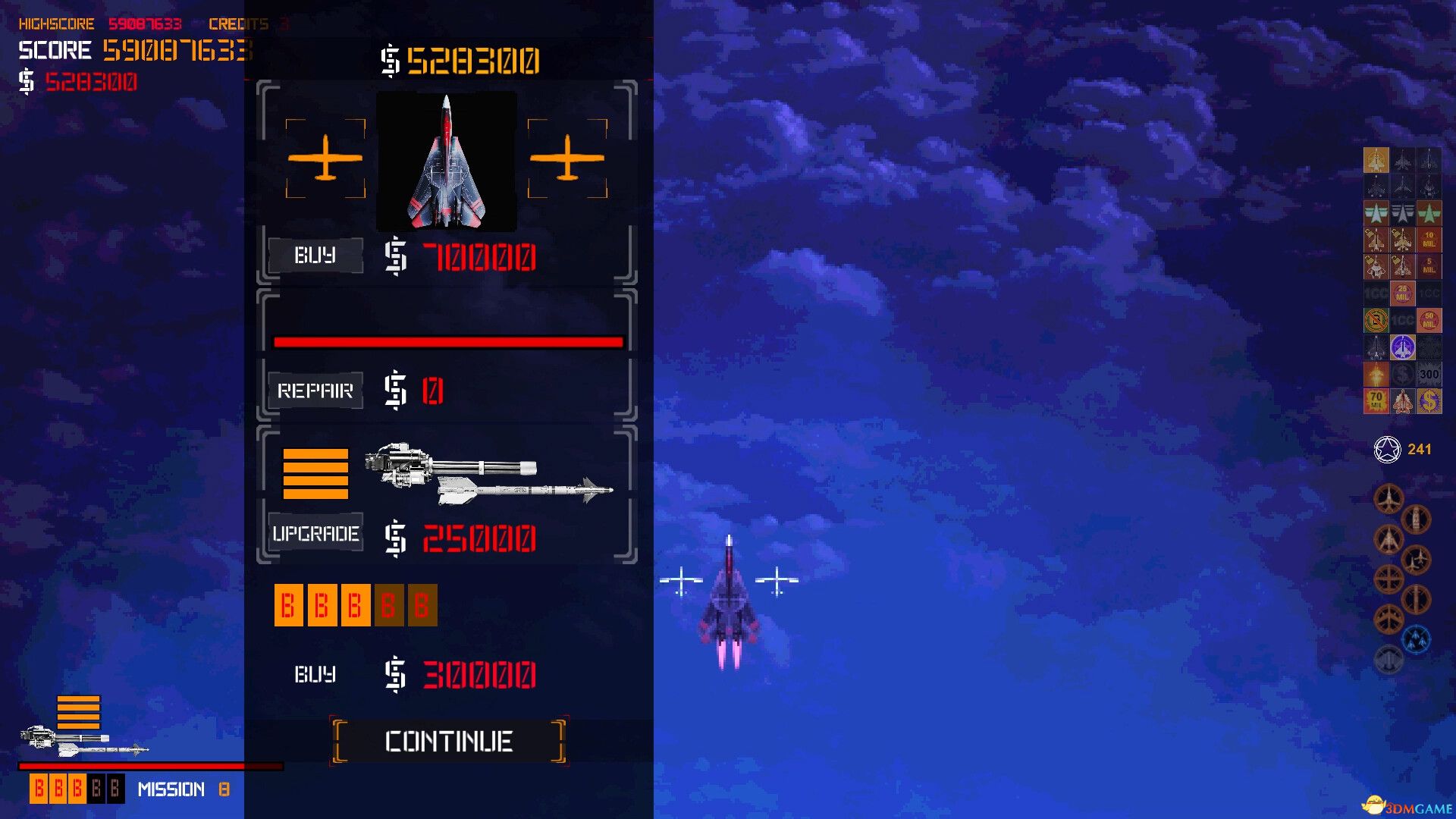Click the fighter jet preview image
1456x819 pixels.
pyautogui.click(x=447, y=162)
